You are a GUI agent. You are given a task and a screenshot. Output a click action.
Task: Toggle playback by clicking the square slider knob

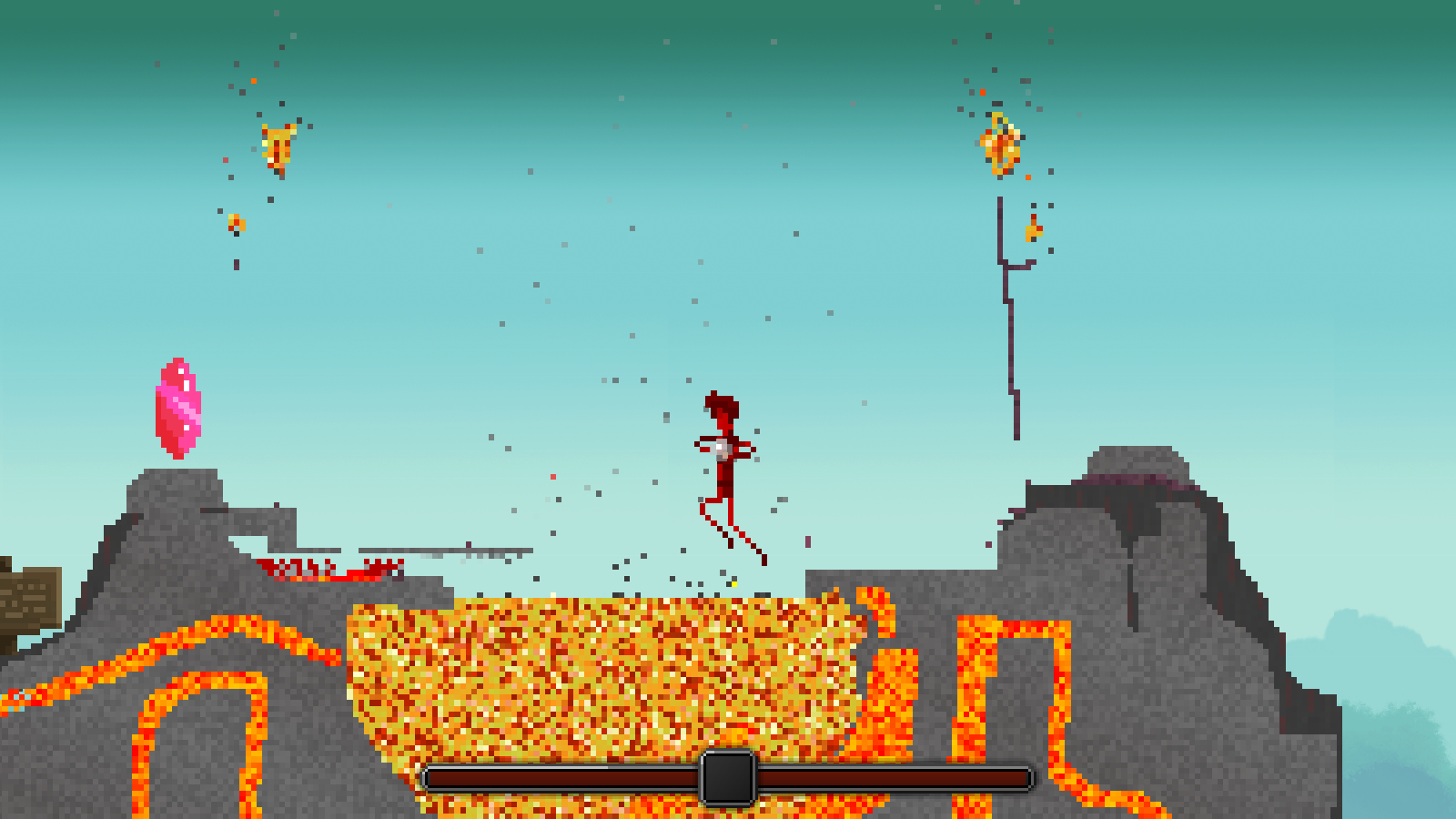pyautogui.click(x=725, y=778)
